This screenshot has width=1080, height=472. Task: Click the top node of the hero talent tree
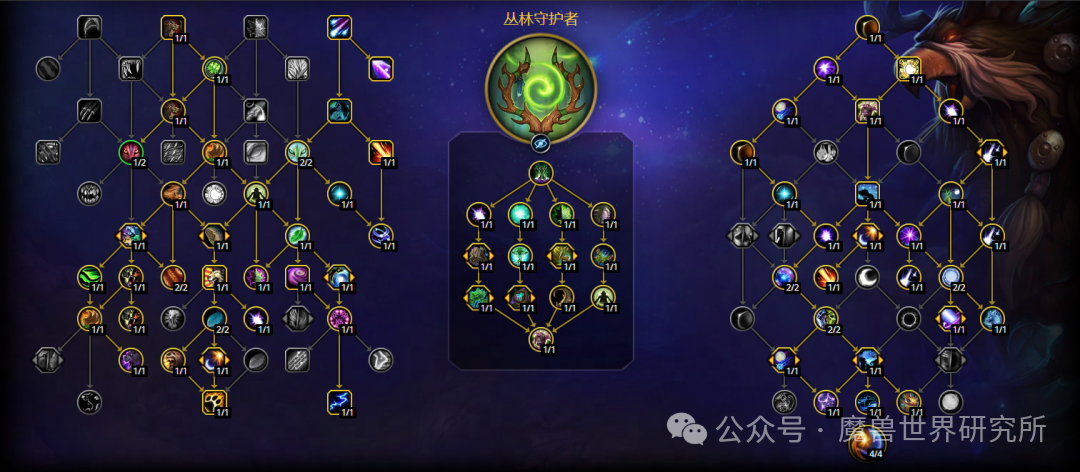click(x=540, y=174)
